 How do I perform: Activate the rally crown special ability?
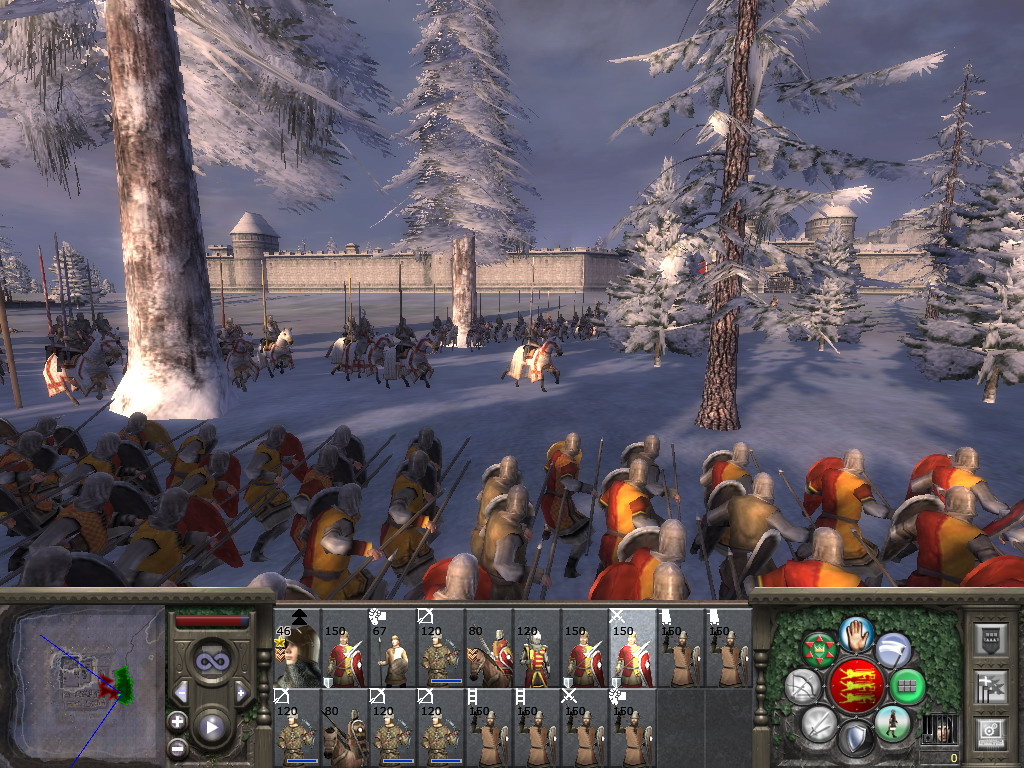click(821, 650)
